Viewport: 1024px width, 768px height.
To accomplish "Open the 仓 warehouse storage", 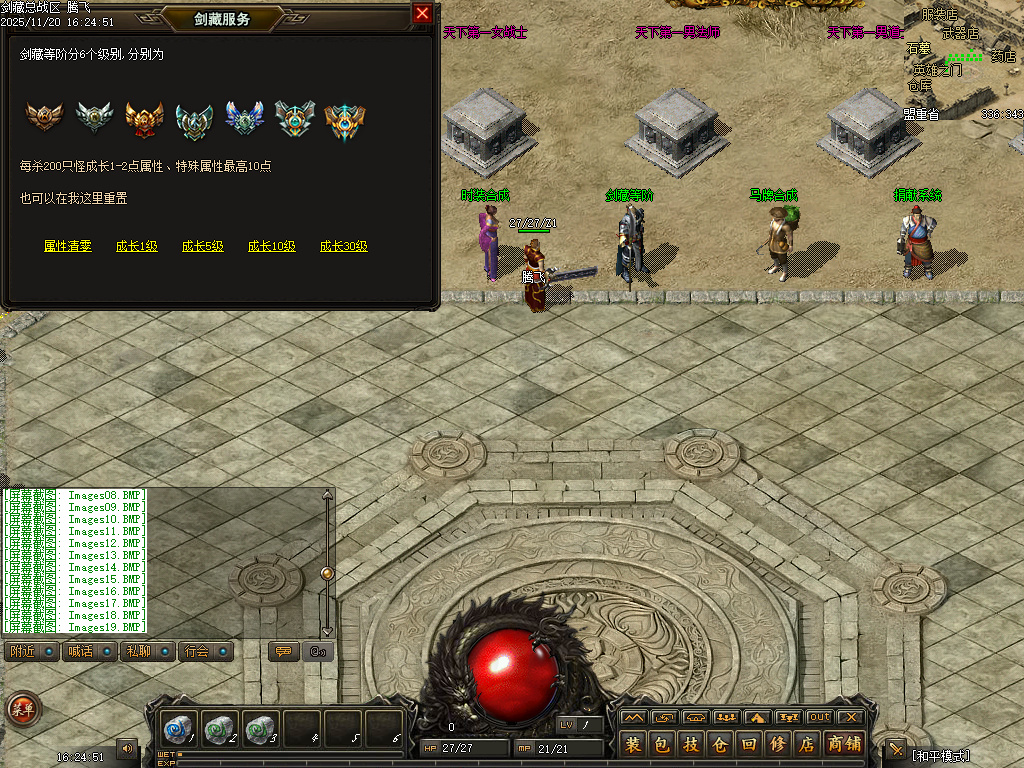I will tap(720, 744).
